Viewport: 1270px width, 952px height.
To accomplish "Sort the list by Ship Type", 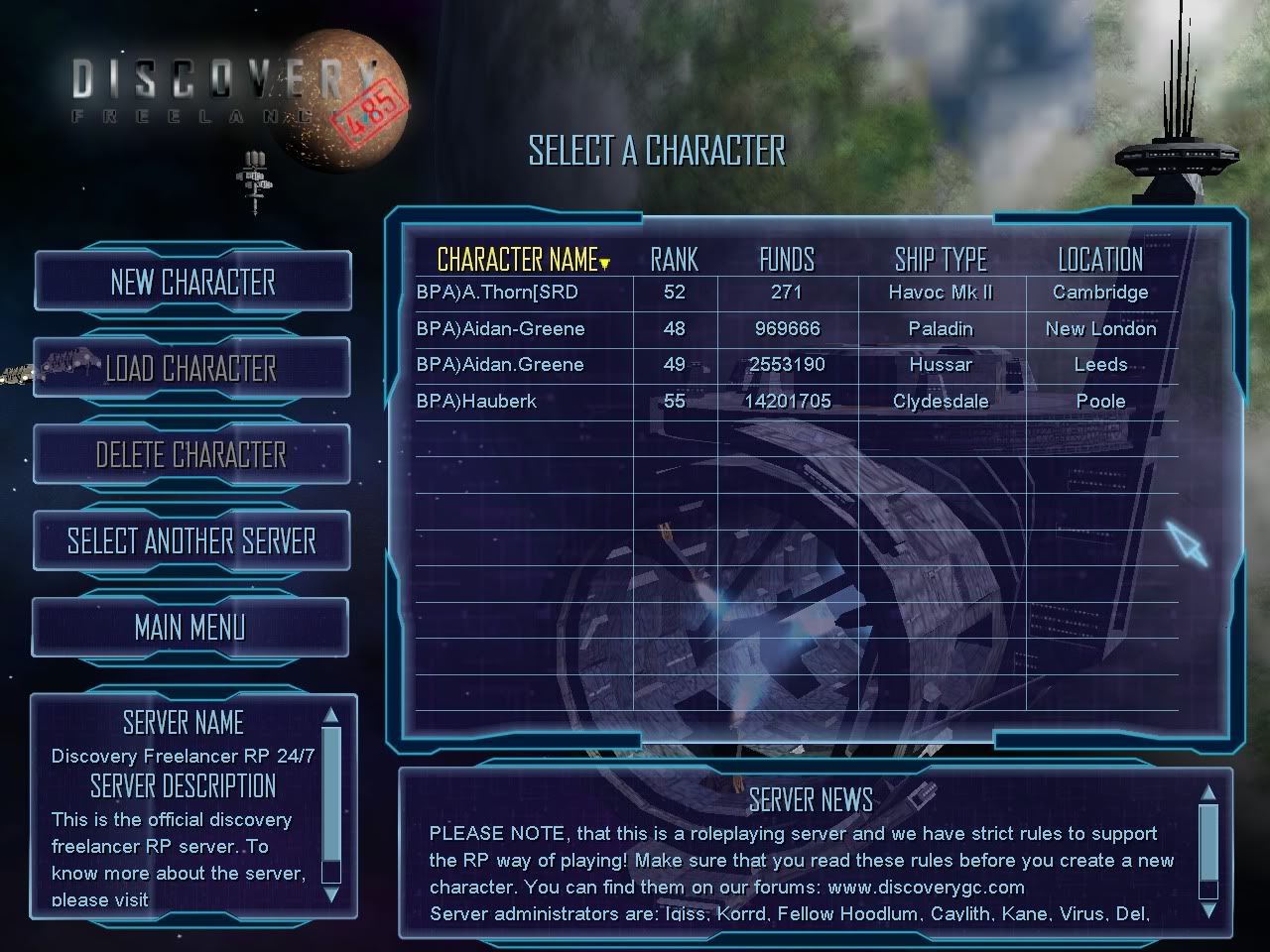I will (x=941, y=260).
